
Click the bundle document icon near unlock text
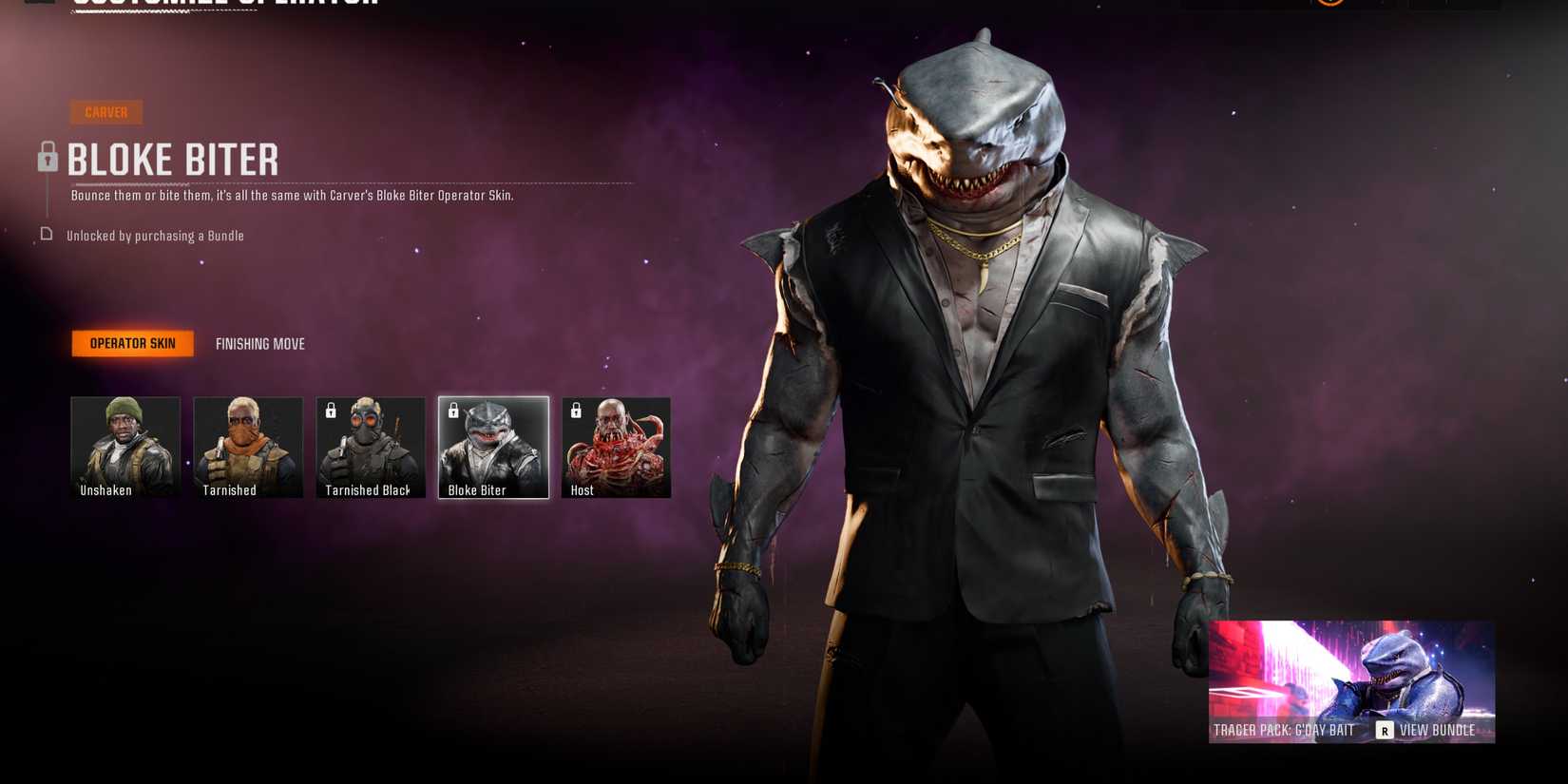click(x=46, y=234)
